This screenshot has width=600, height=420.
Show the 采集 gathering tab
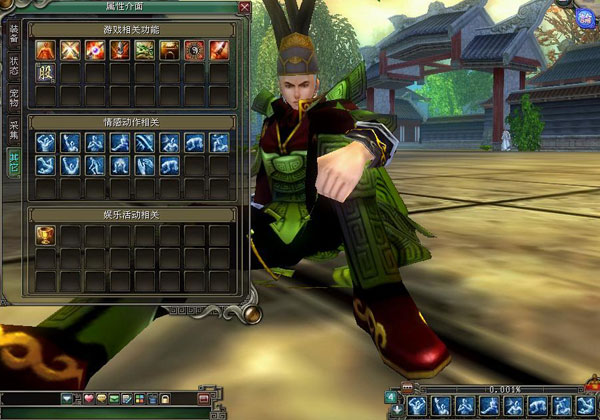14,131
